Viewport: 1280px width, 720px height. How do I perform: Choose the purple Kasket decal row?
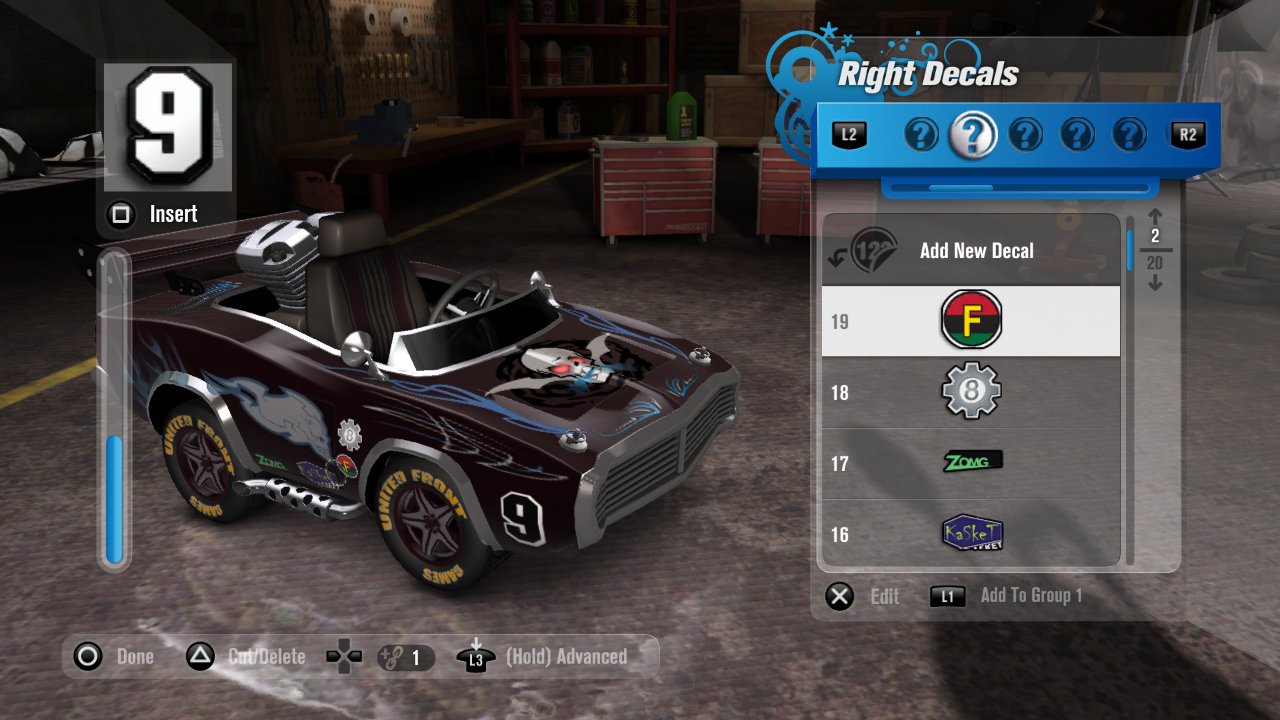coord(970,533)
